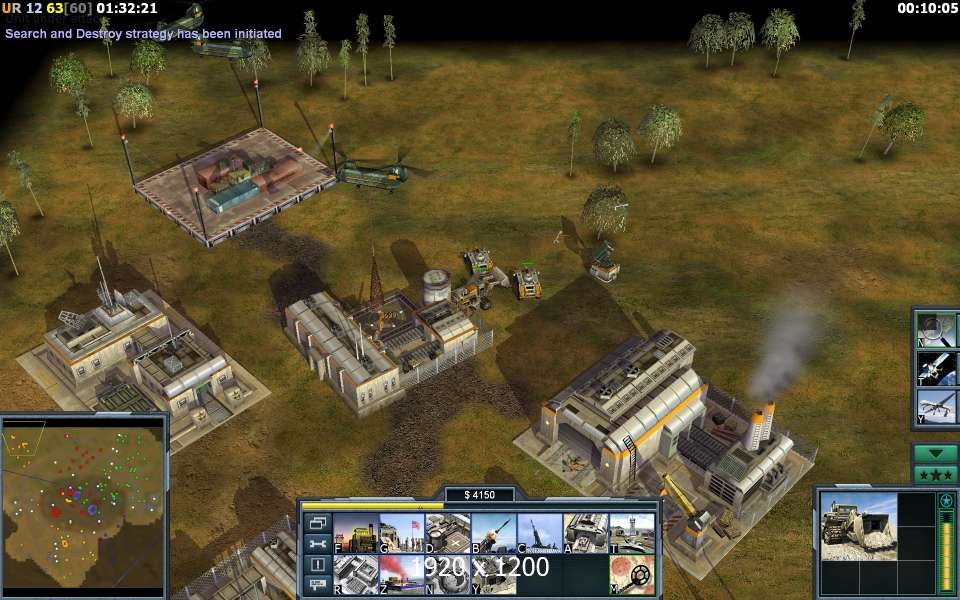
Task: Select the helipad Supply Center icon (hotkey D)
Action: [x=447, y=533]
